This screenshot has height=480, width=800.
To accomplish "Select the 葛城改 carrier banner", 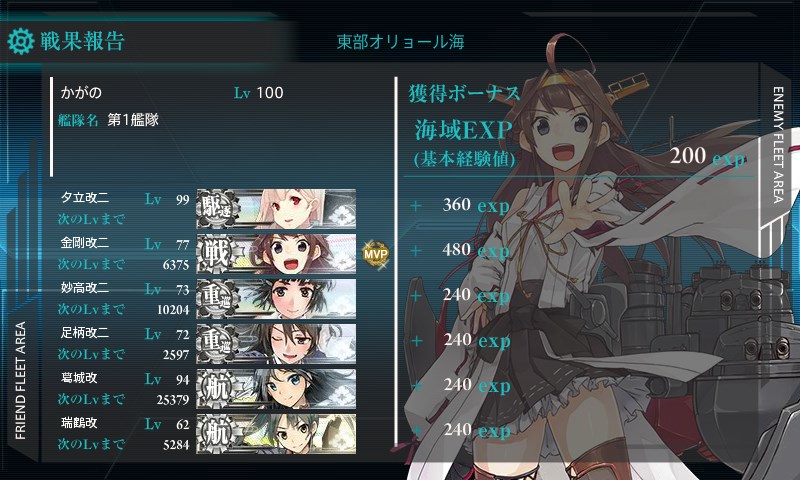I will click(x=276, y=388).
